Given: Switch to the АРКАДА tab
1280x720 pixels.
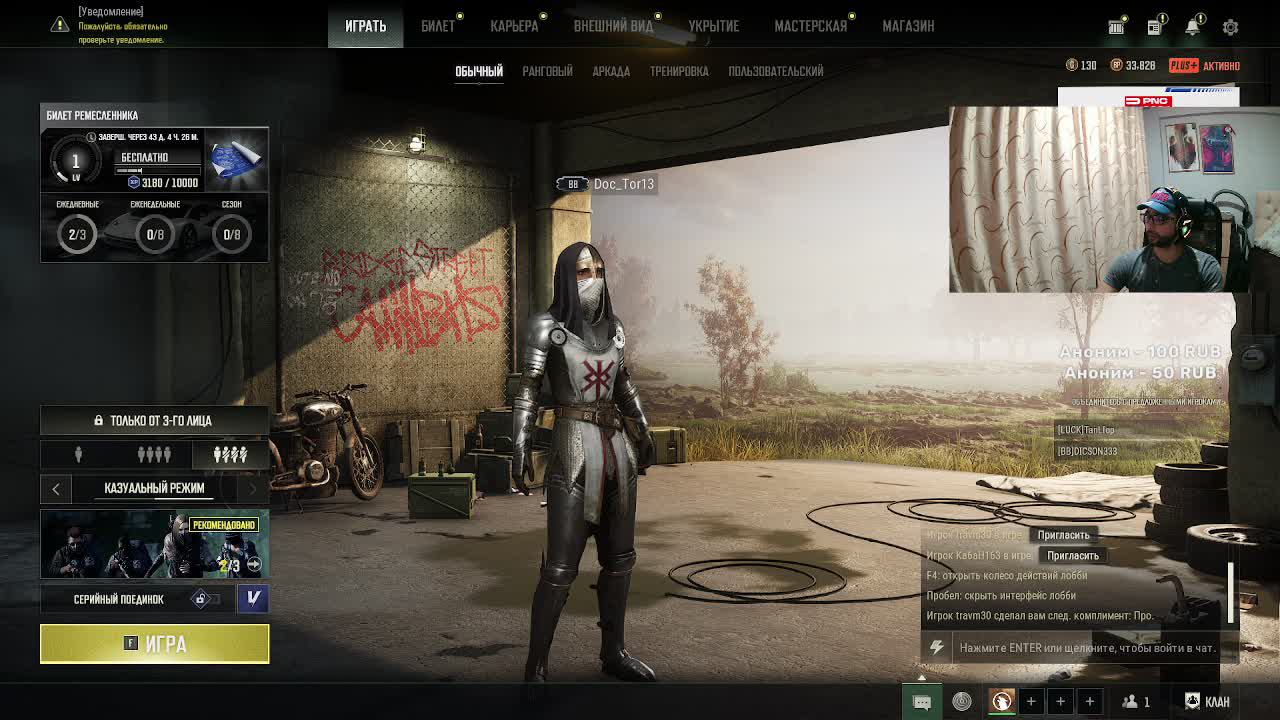Looking at the screenshot, I should pyautogui.click(x=611, y=71).
